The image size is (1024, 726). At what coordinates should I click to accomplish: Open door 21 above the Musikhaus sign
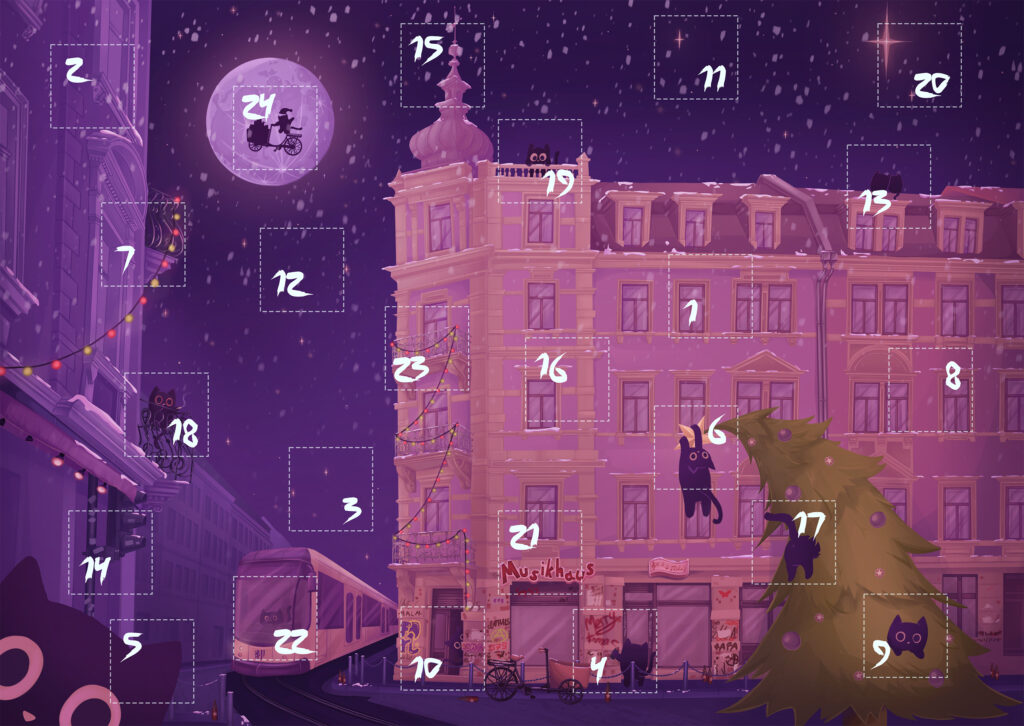pyautogui.click(x=540, y=552)
